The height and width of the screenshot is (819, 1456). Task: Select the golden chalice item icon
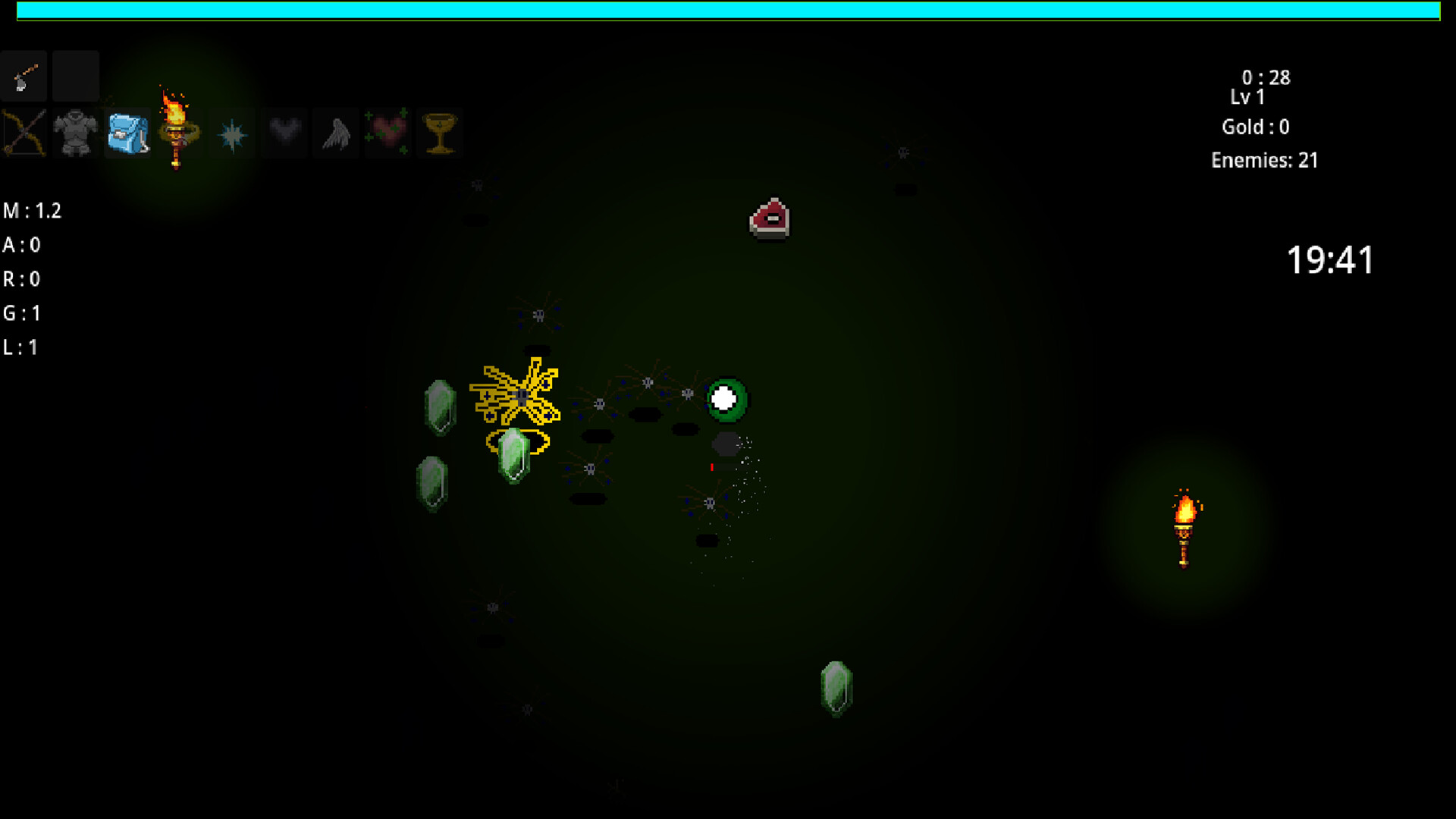440,133
